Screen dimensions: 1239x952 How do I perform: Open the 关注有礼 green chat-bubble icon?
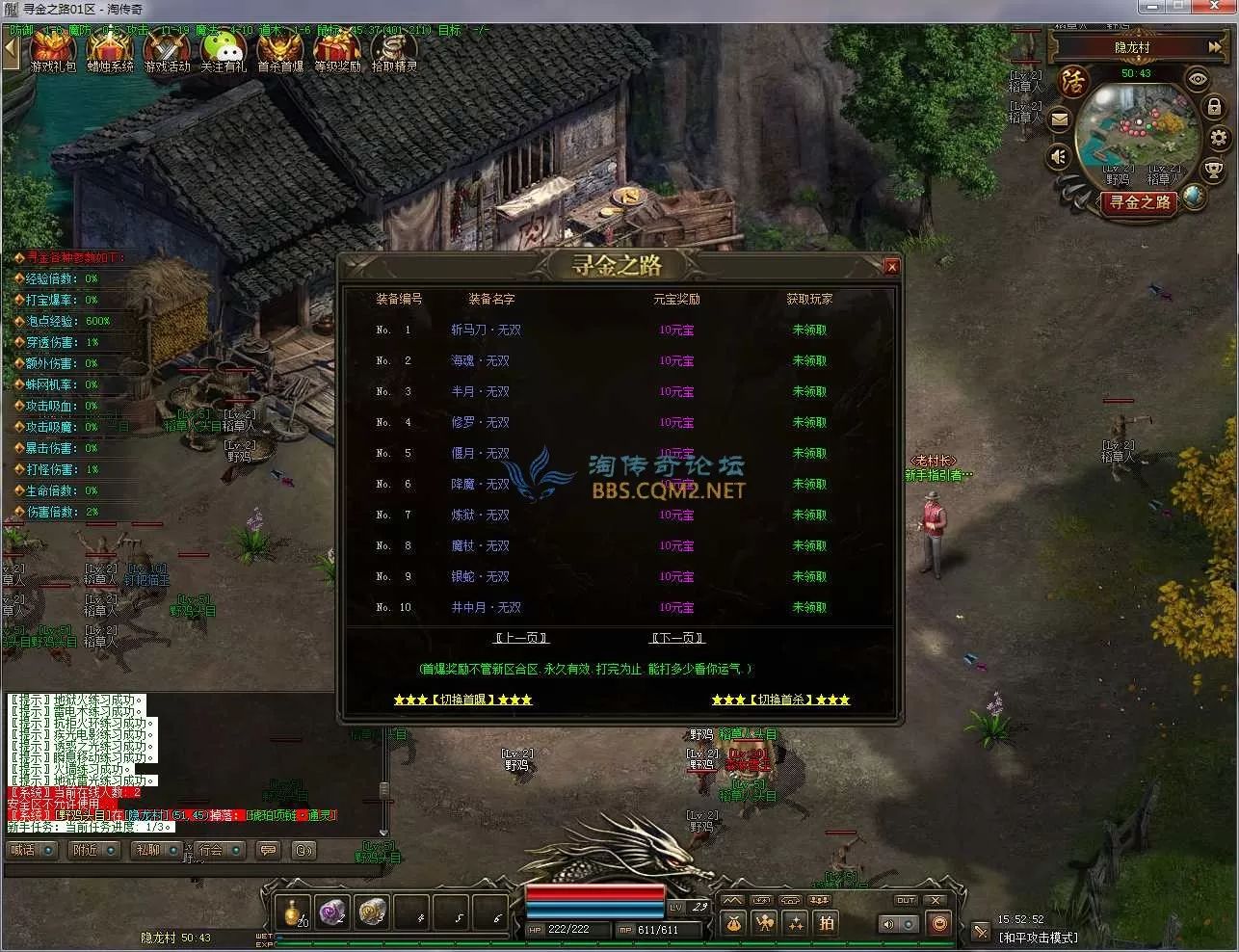(224, 50)
